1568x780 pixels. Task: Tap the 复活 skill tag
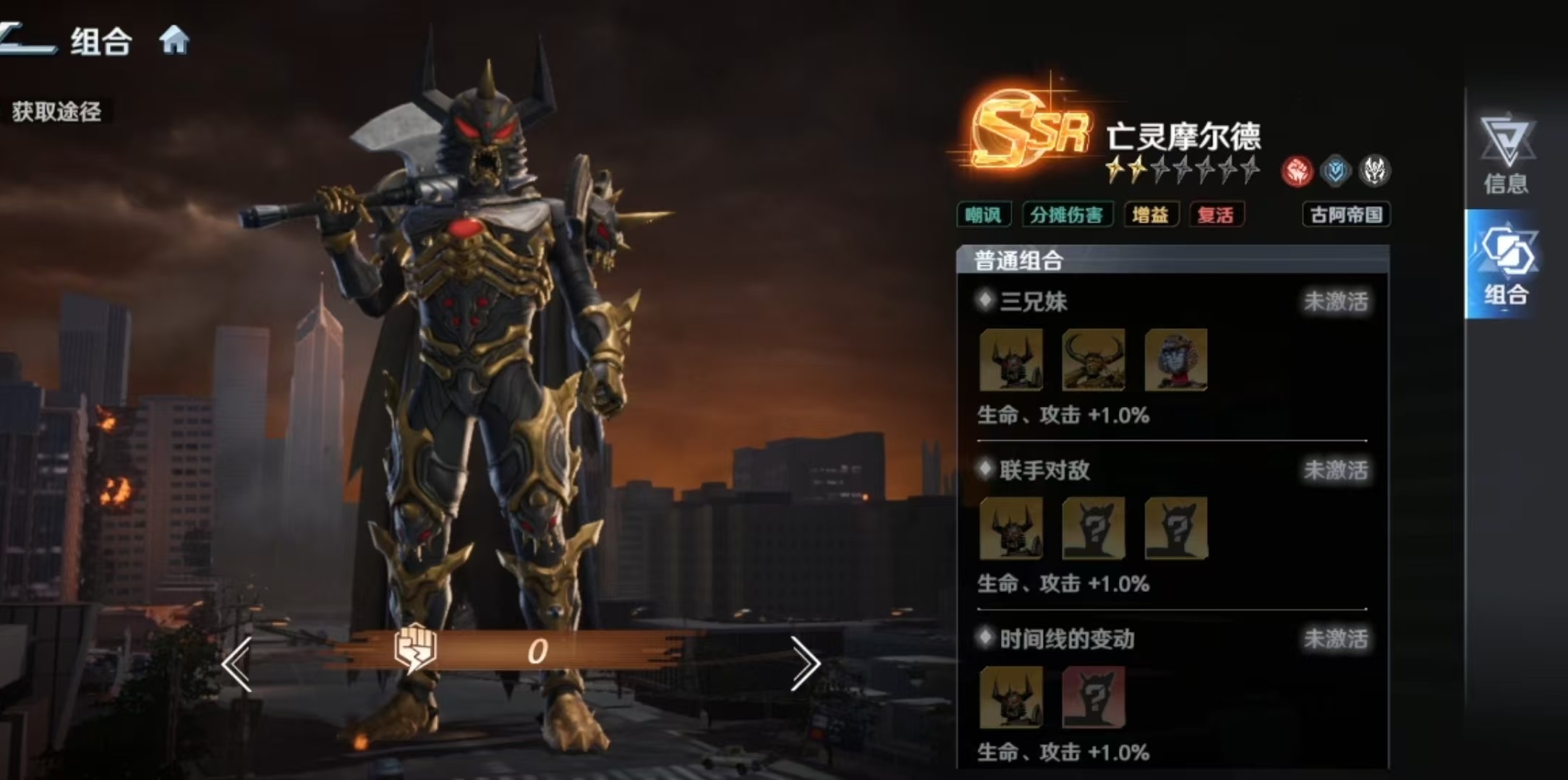1216,215
